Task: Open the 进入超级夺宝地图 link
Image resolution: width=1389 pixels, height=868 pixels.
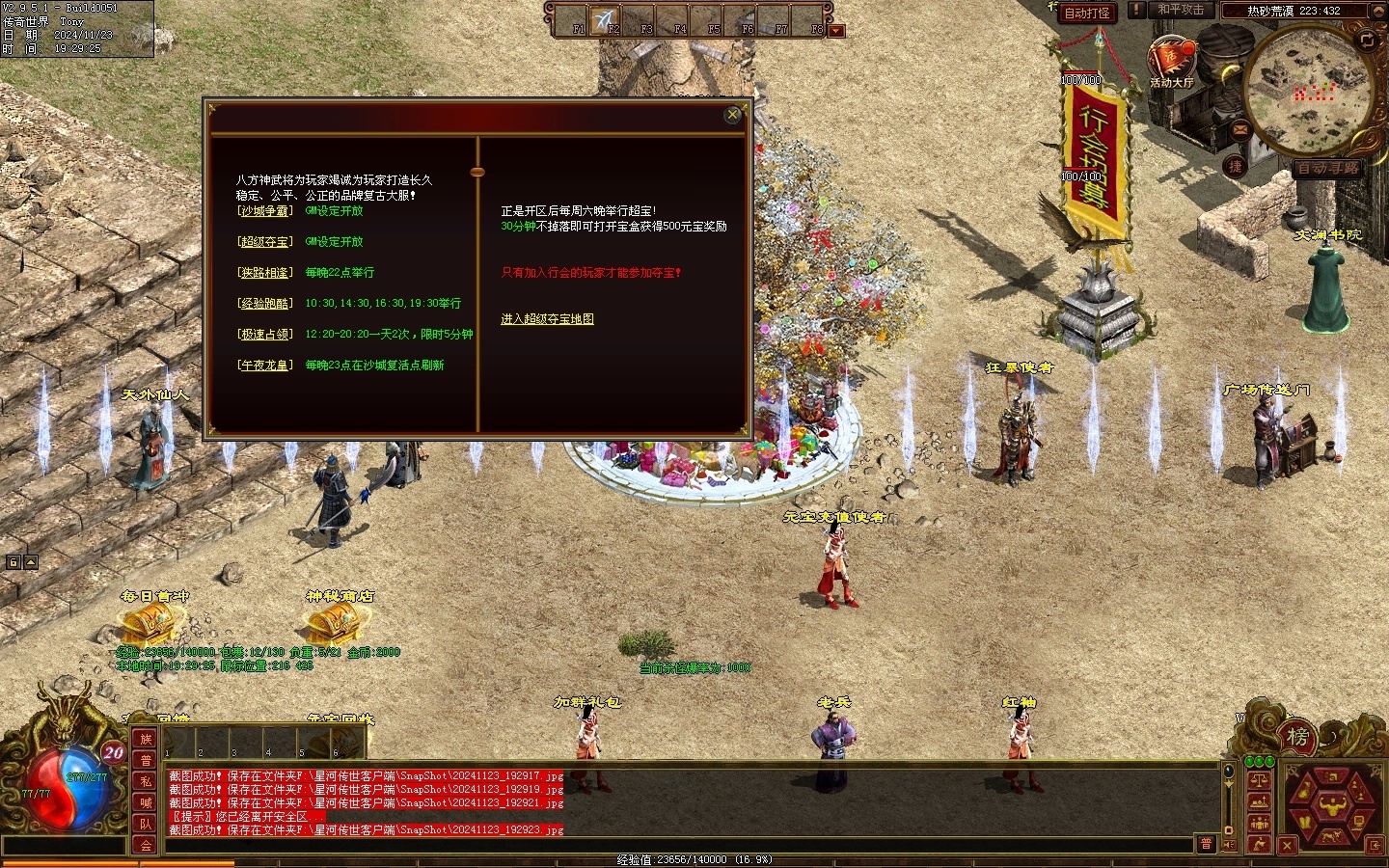Action: pos(547,319)
